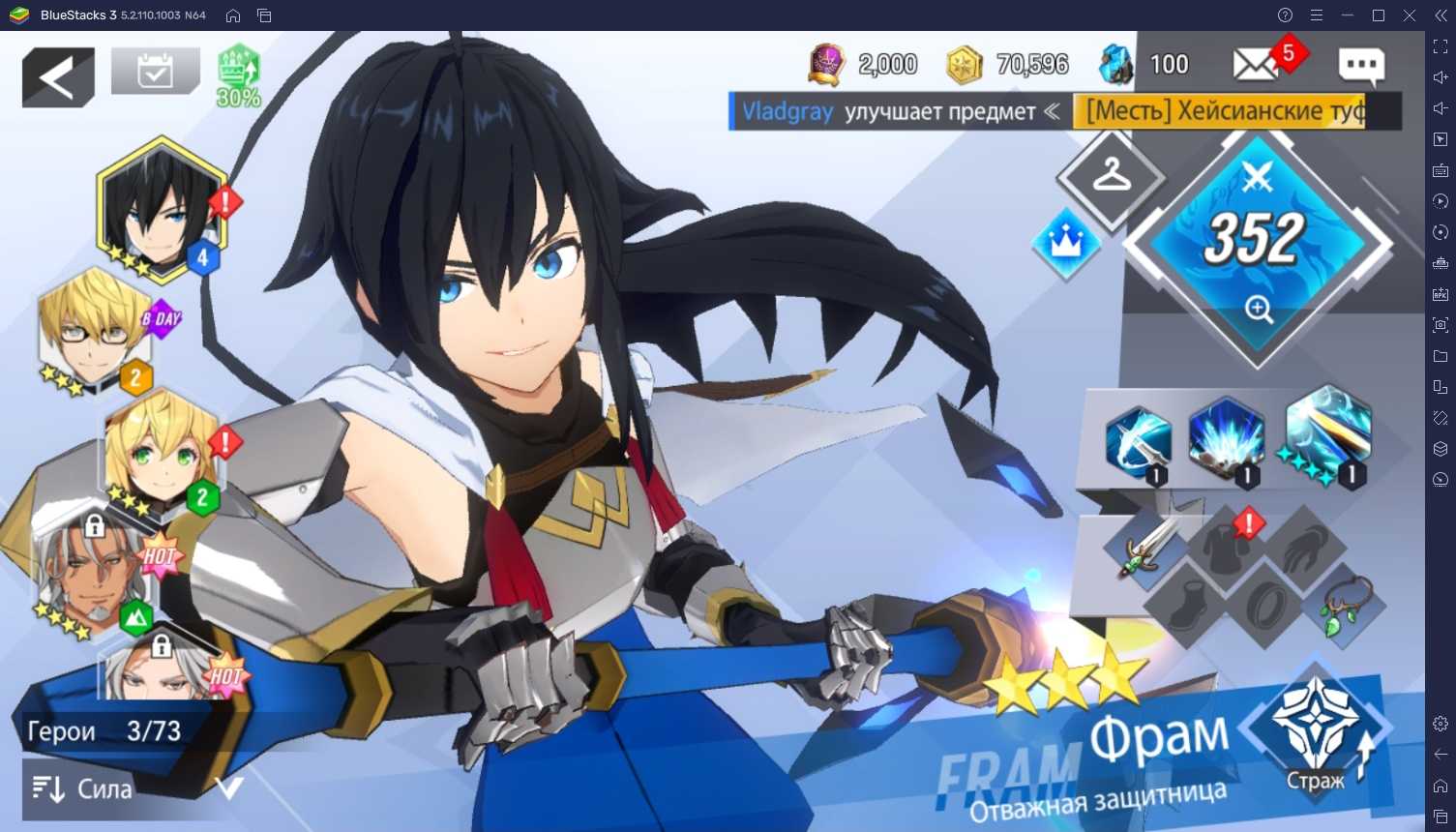View the blue energy burst skill
The image size is (1456, 832).
pyautogui.click(x=1226, y=438)
